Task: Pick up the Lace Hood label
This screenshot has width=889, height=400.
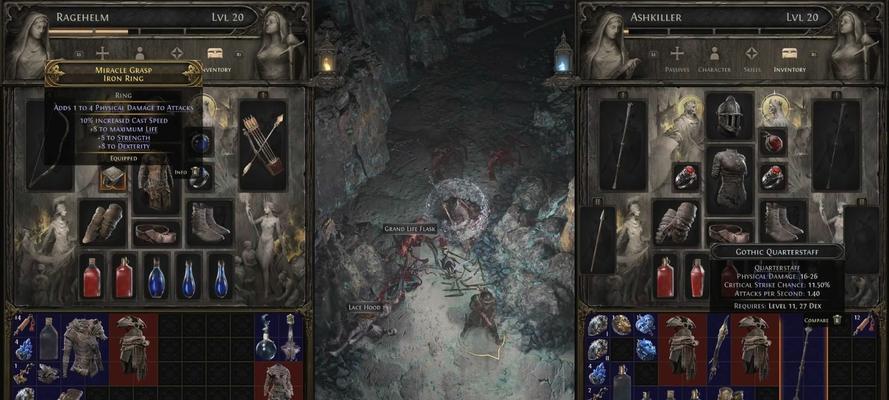Action: click(367, 307)
